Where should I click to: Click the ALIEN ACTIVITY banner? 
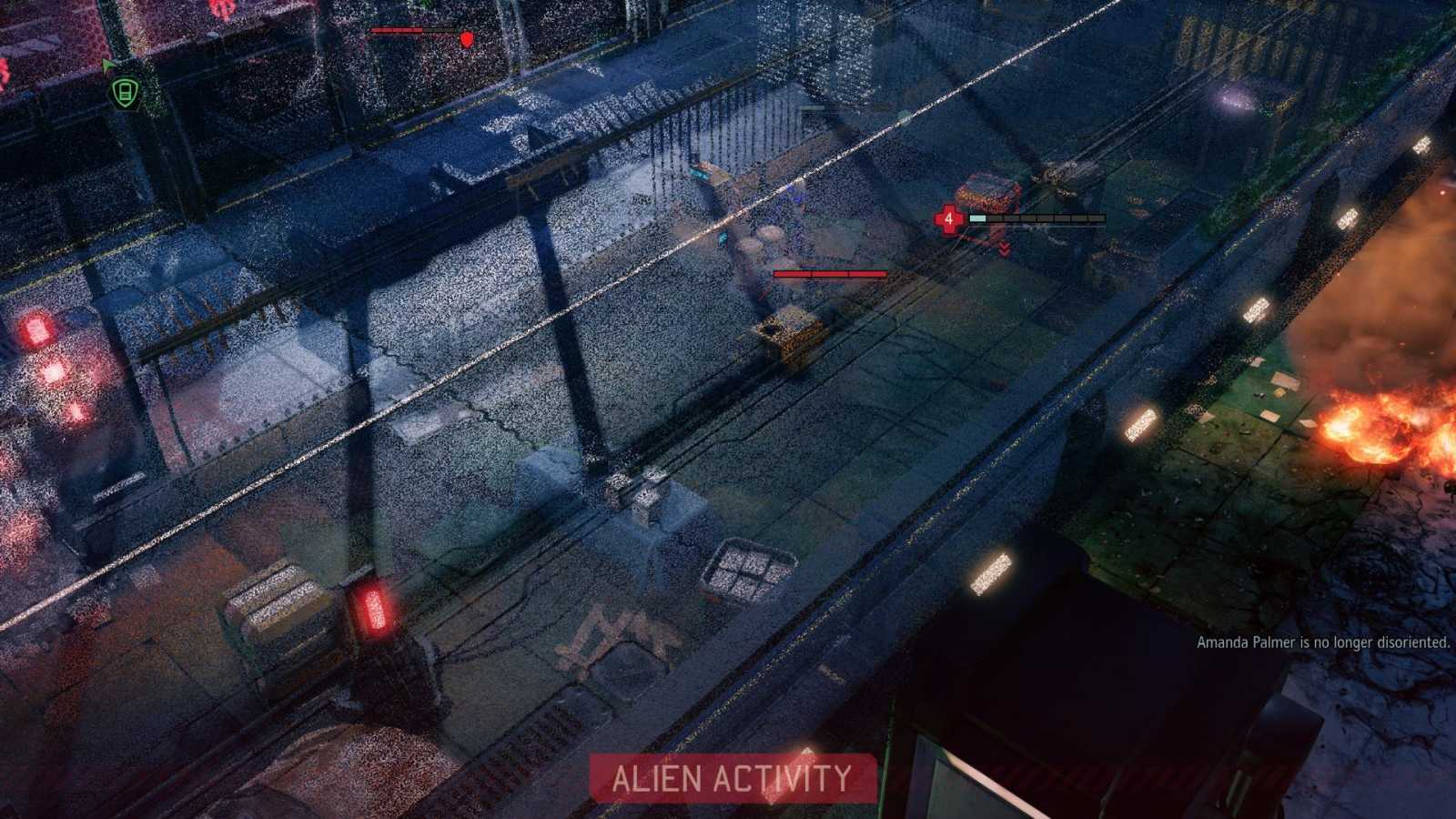coord(728,778)
